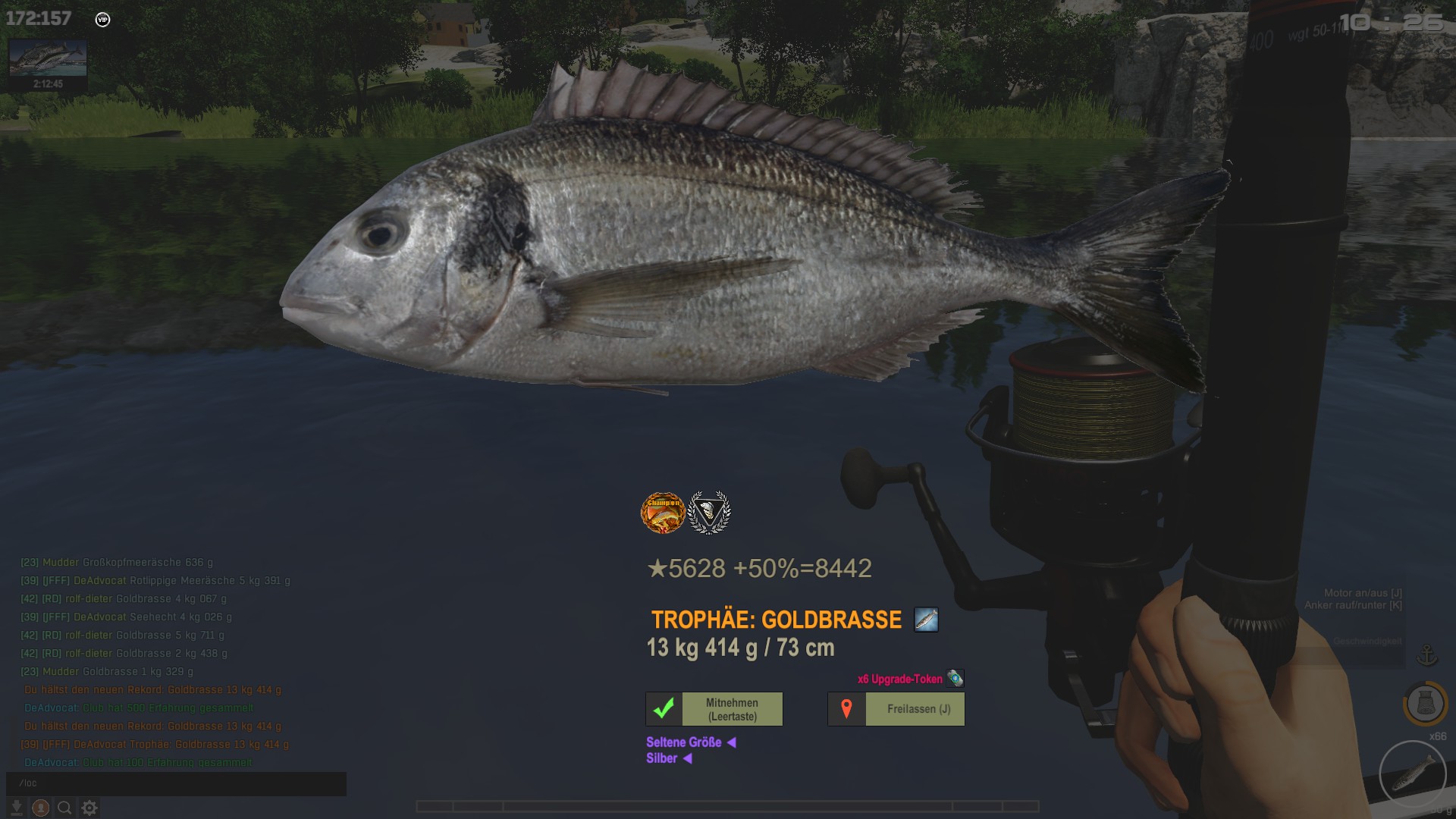Open chat settings with the gear icon

[89, 808]
